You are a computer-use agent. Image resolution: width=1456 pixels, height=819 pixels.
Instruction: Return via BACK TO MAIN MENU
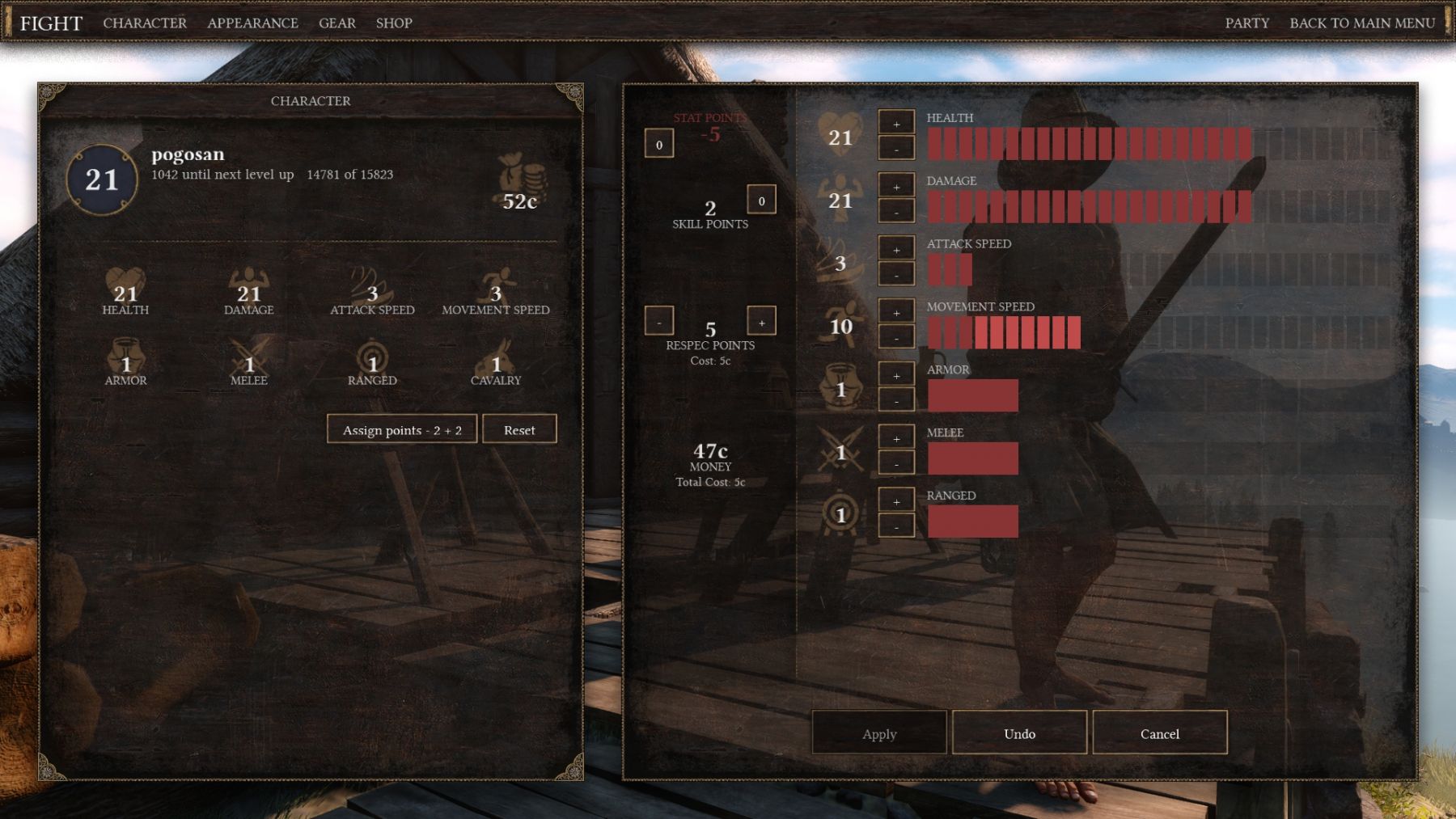tap(1362, 23)
